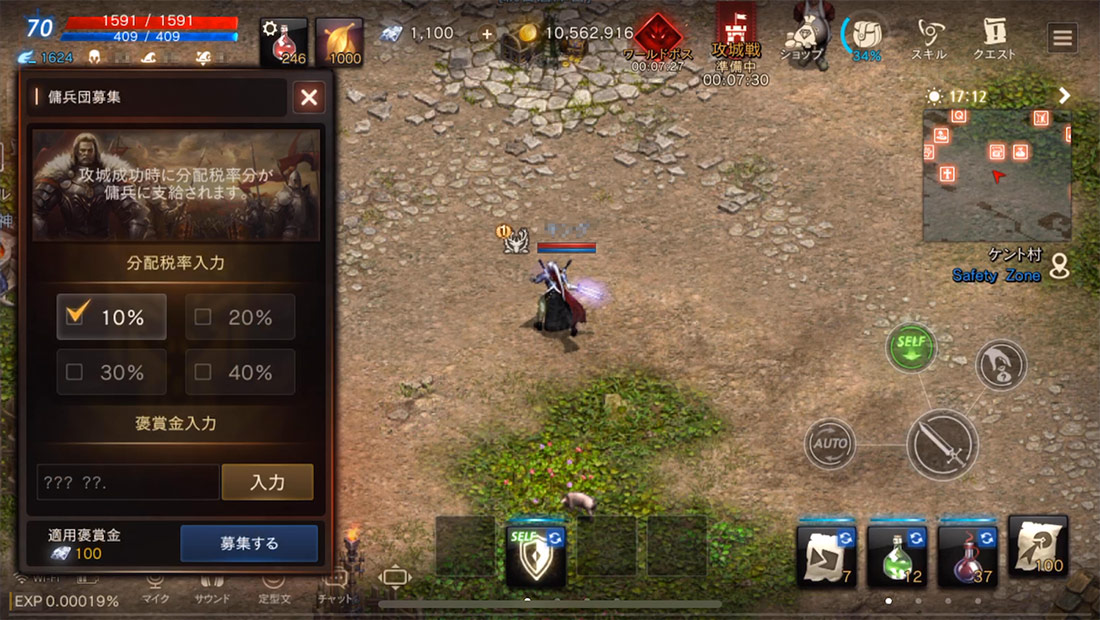Open the hamburger main menu

1062,38
